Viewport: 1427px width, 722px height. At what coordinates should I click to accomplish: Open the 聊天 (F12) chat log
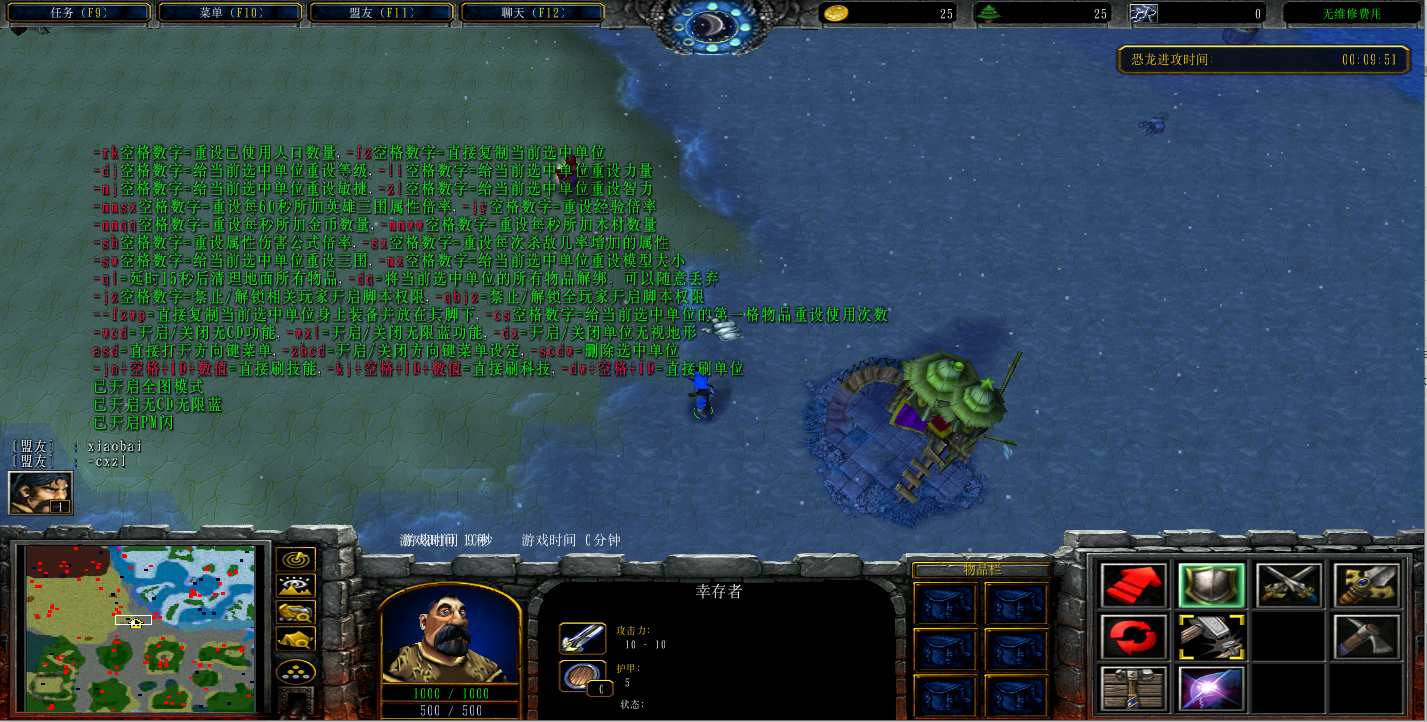click(532, 13)
